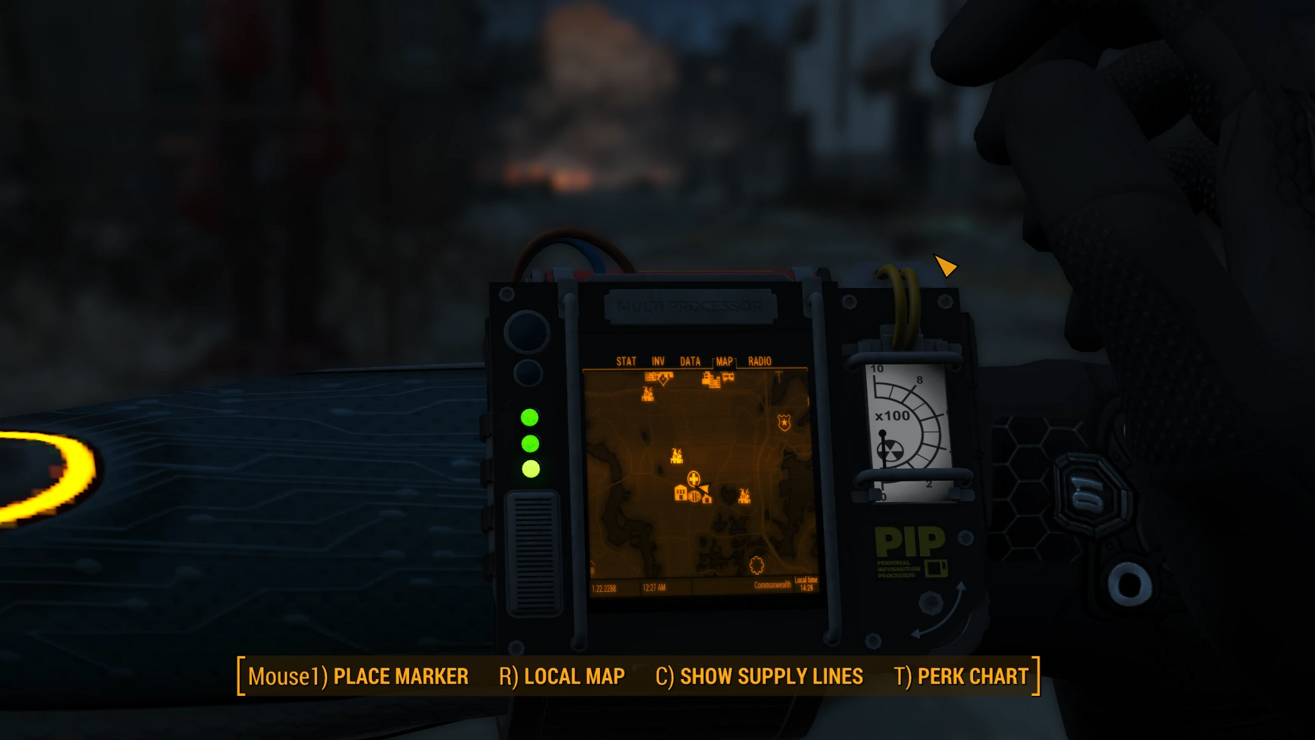The height and width of the screenshot is (740, 1315).
Task: Select the police badge map marker
Action: 784,424
